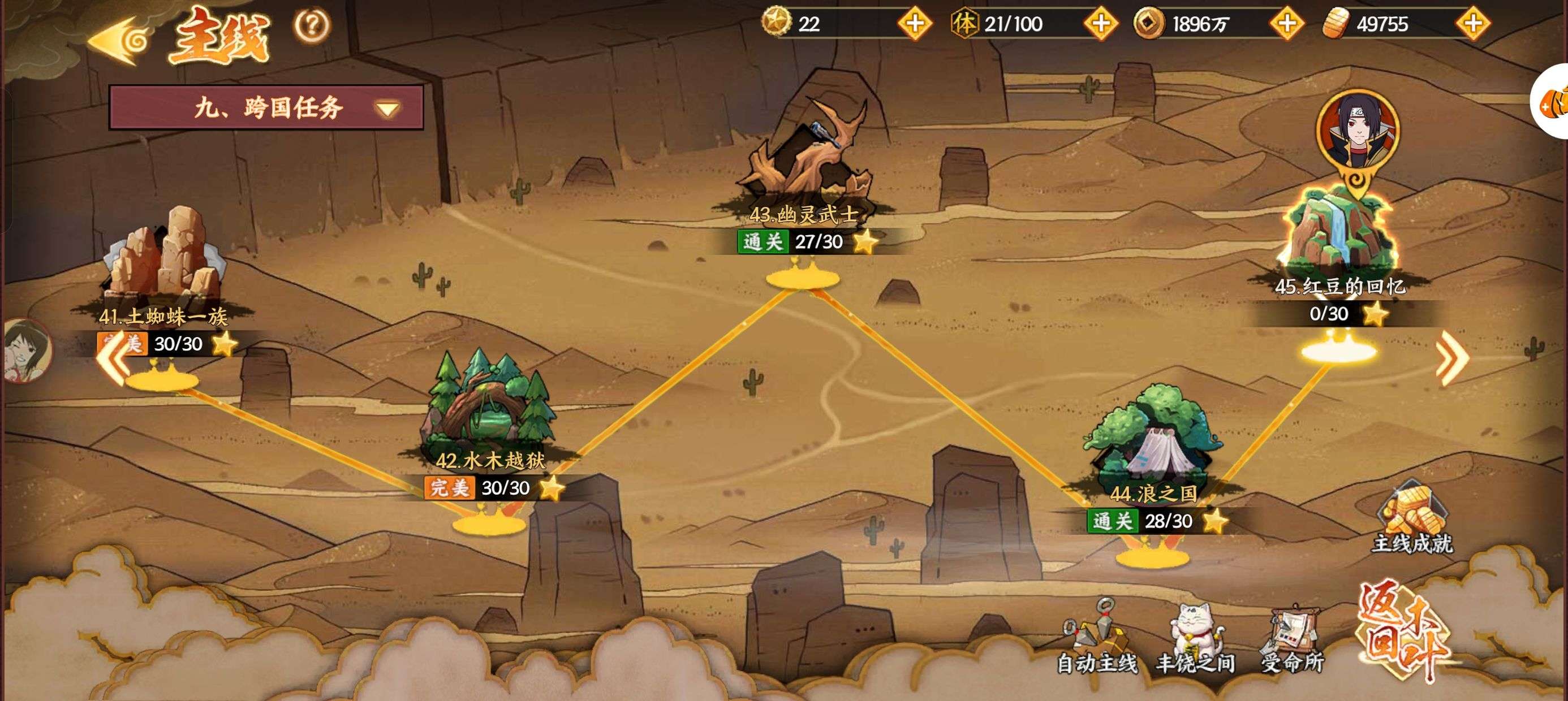The width and height of the screenshot is (1568, 701).
Task: Activate 自动主线 auto mainline
Action: point(1097,639)
